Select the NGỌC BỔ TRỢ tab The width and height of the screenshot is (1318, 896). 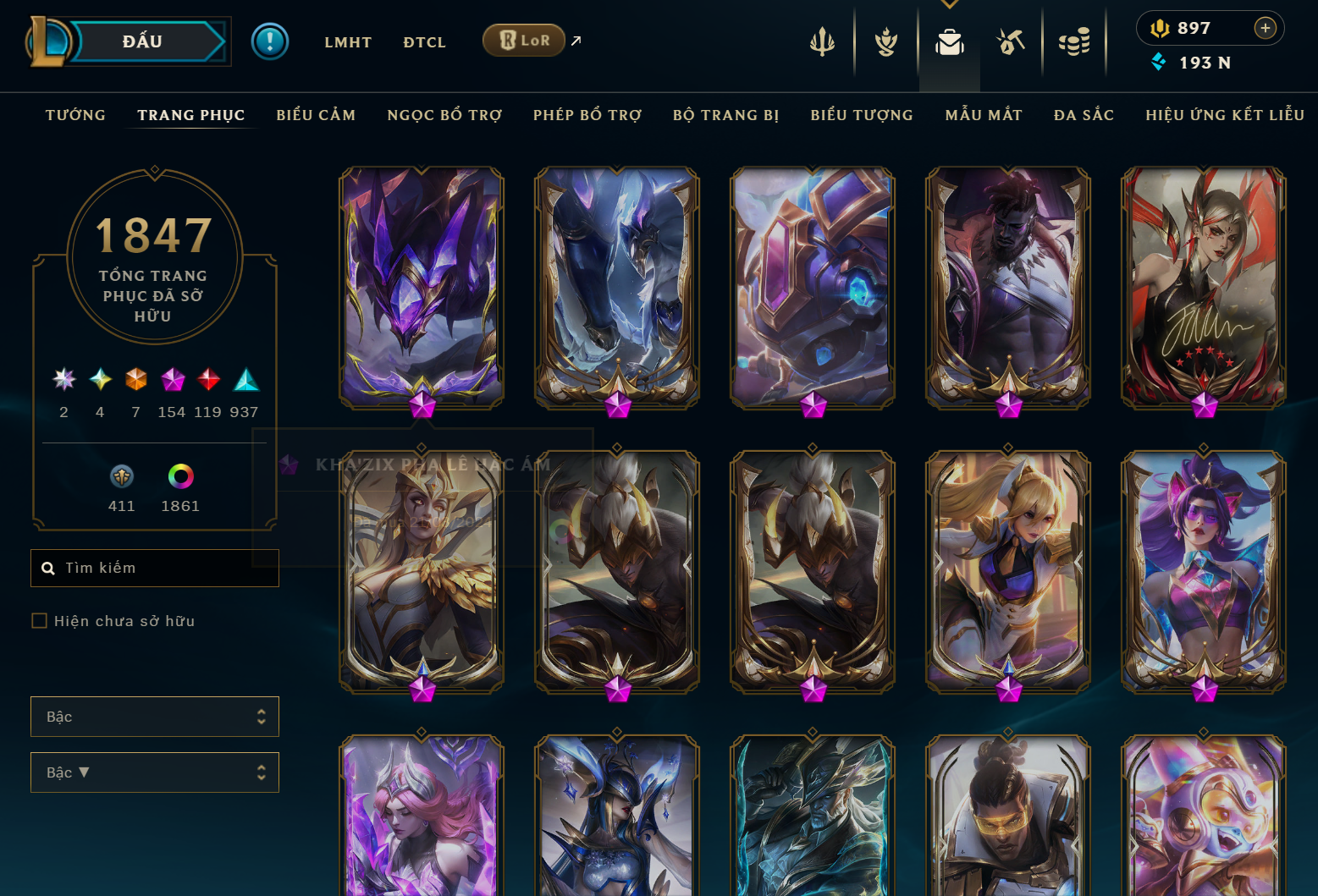(444, 115)
